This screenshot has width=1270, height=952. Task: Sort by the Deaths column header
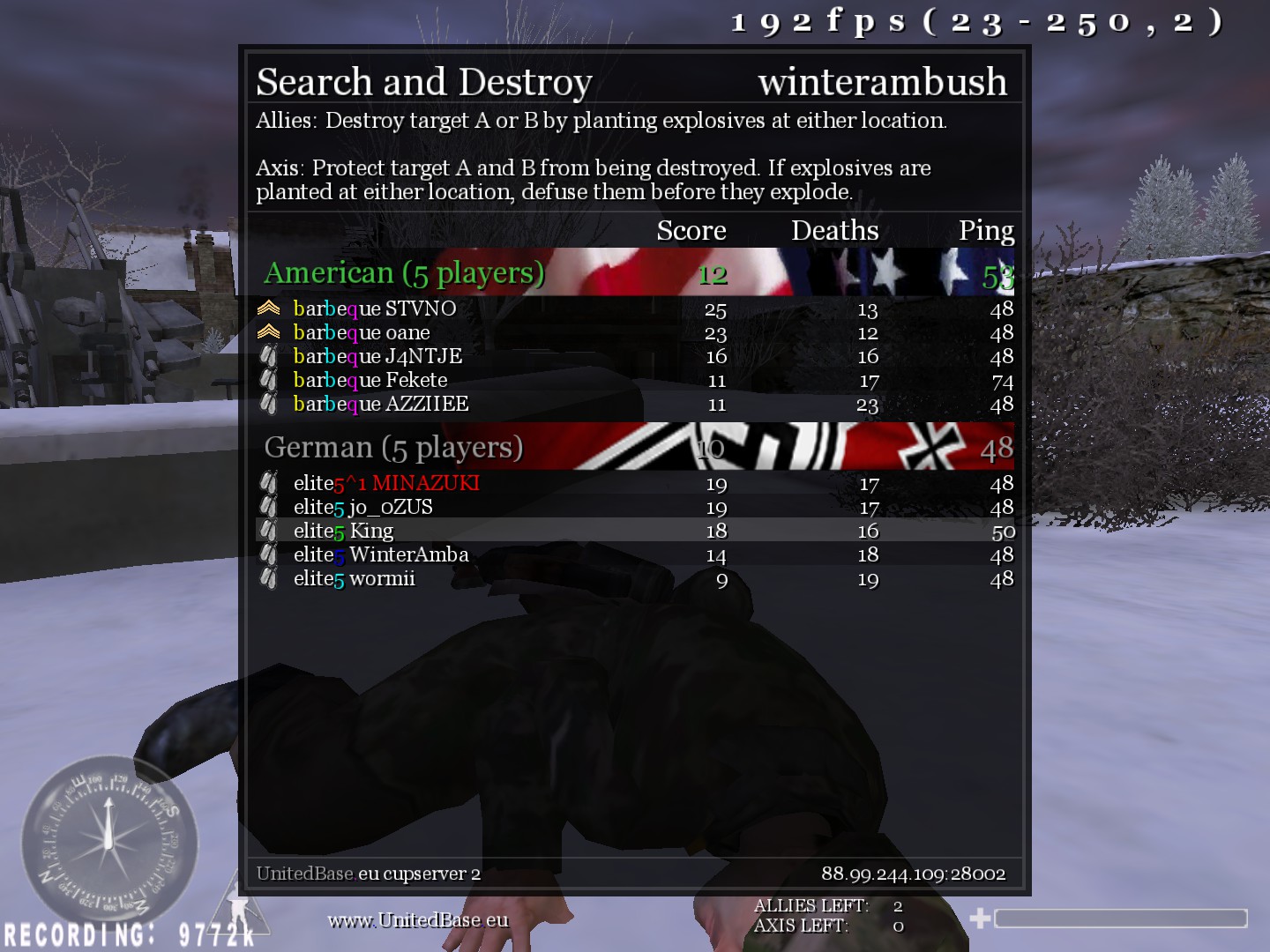tap(835, 230)
